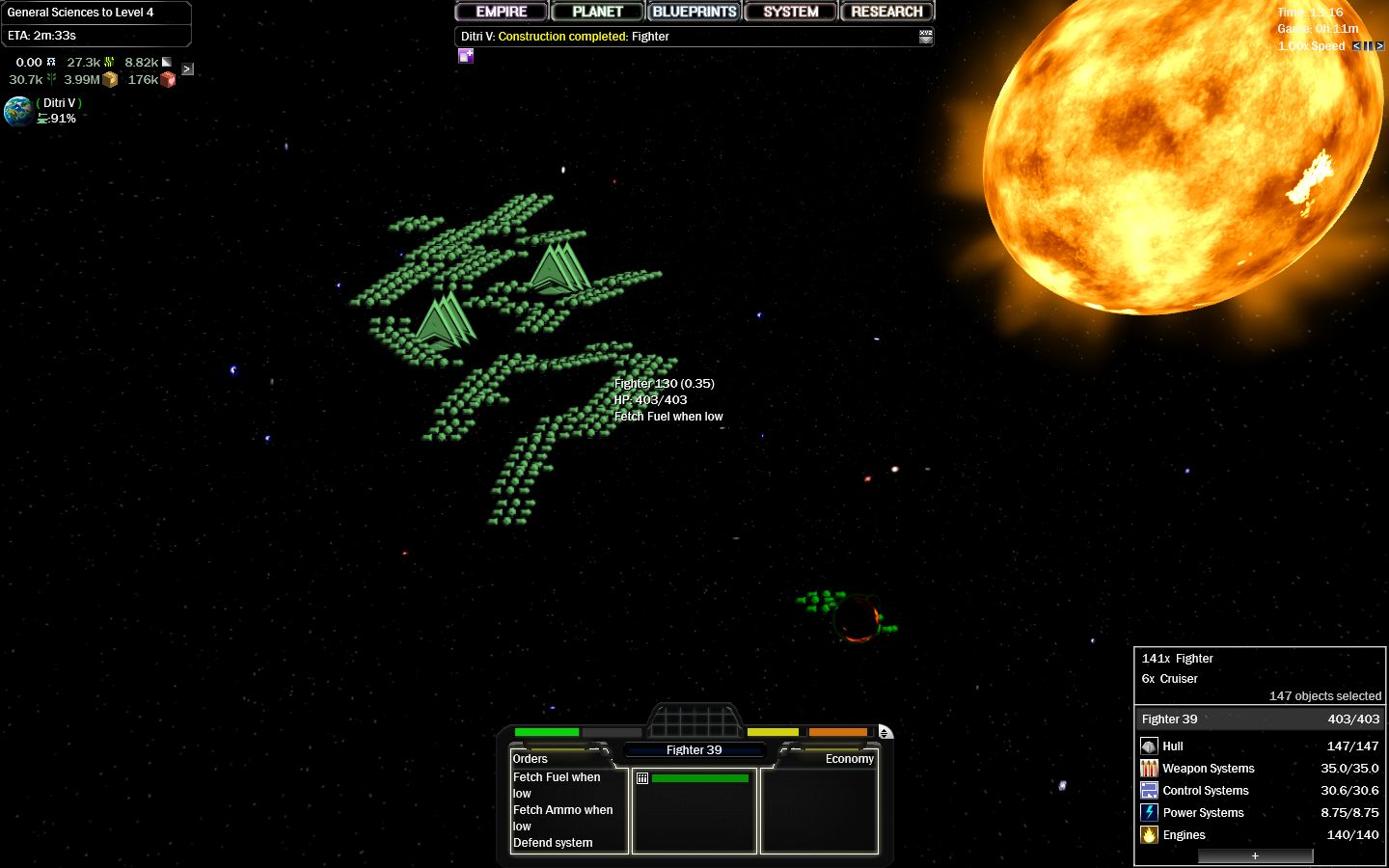
Task: Click the Weapon Systems icon
Action: (1150, 768)
